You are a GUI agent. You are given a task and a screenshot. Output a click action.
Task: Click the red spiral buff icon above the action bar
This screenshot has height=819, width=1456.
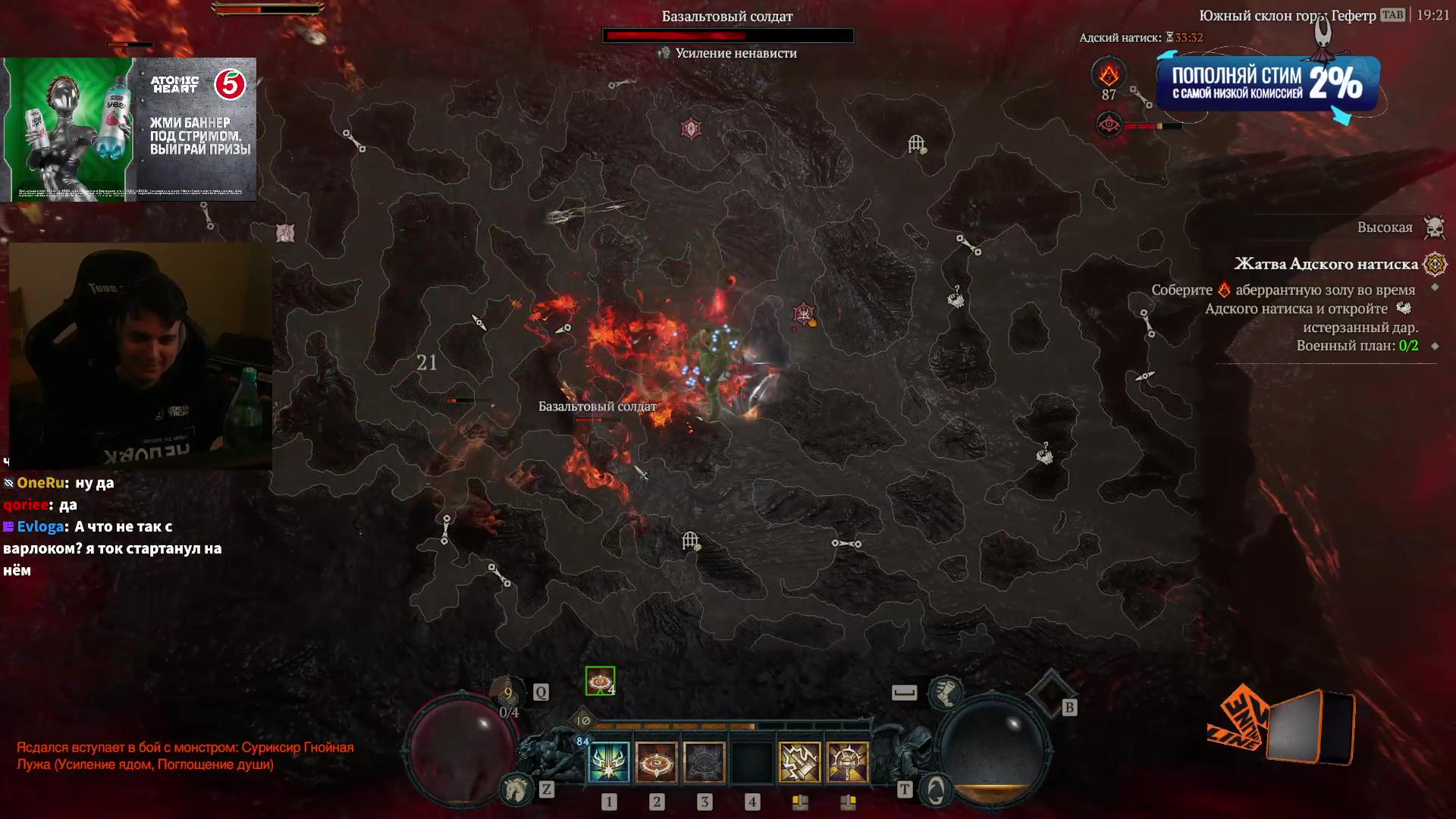point(600,681)
